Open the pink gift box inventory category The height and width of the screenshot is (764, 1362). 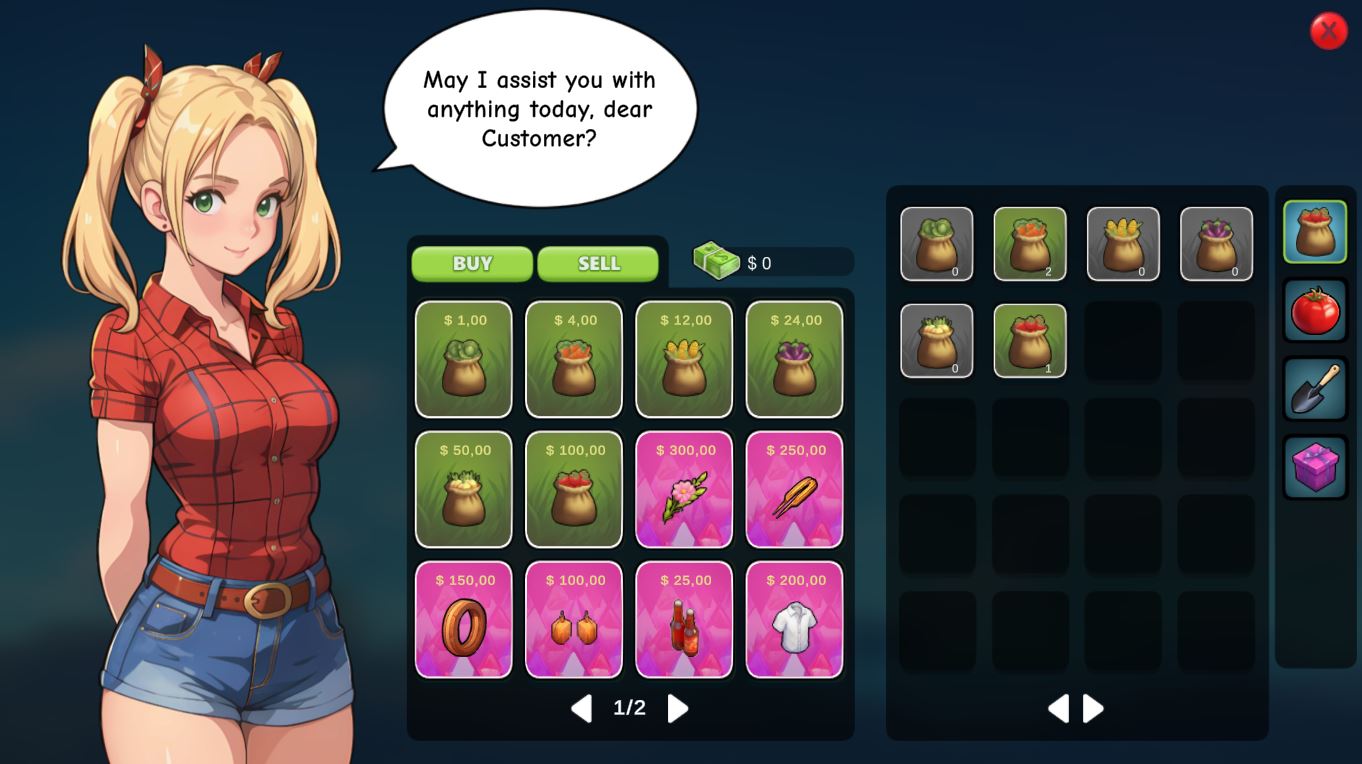pyautogui.click(x=1315, y=467)
